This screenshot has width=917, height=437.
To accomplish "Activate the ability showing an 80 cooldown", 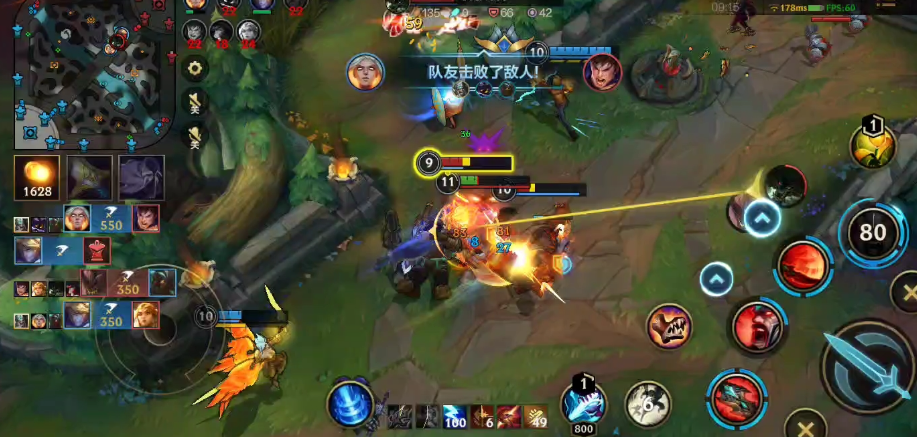I will 873,234.
